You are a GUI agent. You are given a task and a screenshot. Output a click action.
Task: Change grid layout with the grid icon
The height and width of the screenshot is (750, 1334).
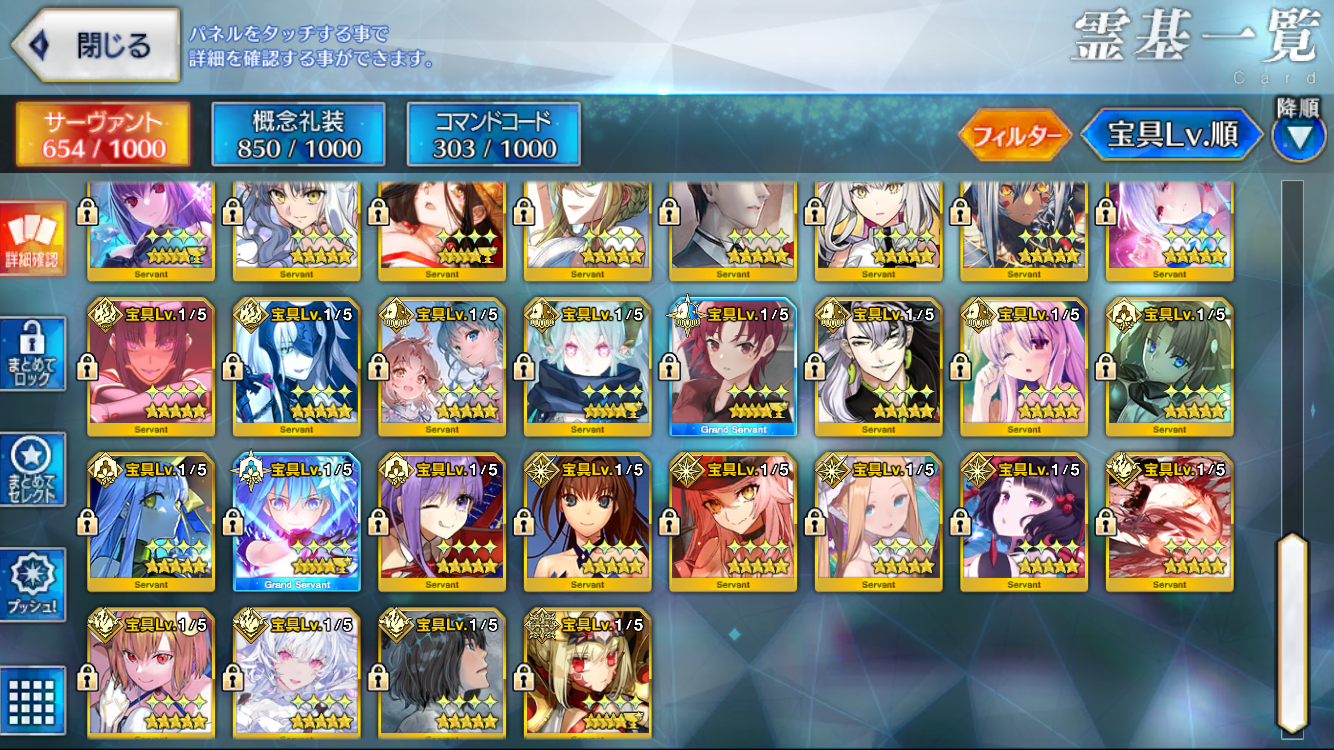32,699
